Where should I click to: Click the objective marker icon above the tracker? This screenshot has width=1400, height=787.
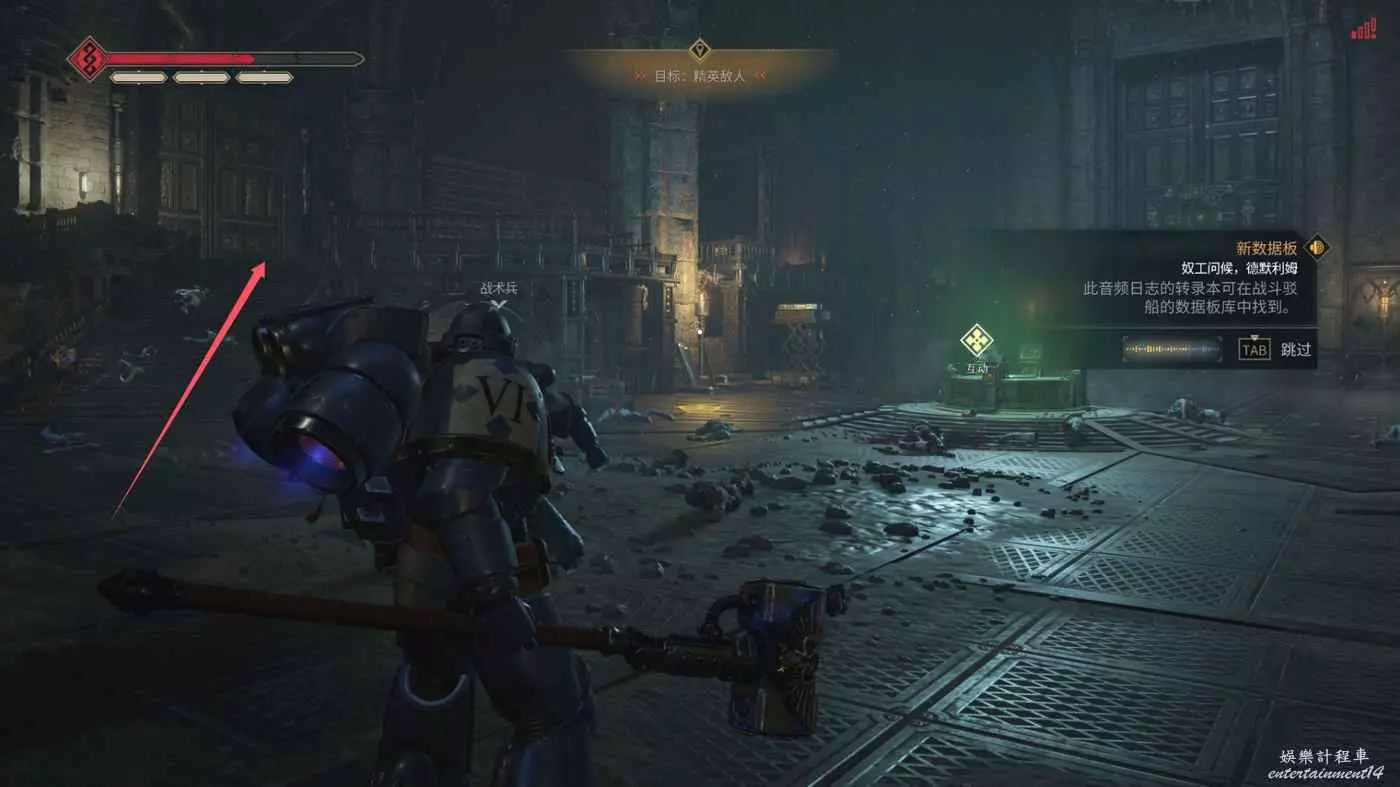coord(700,49)
